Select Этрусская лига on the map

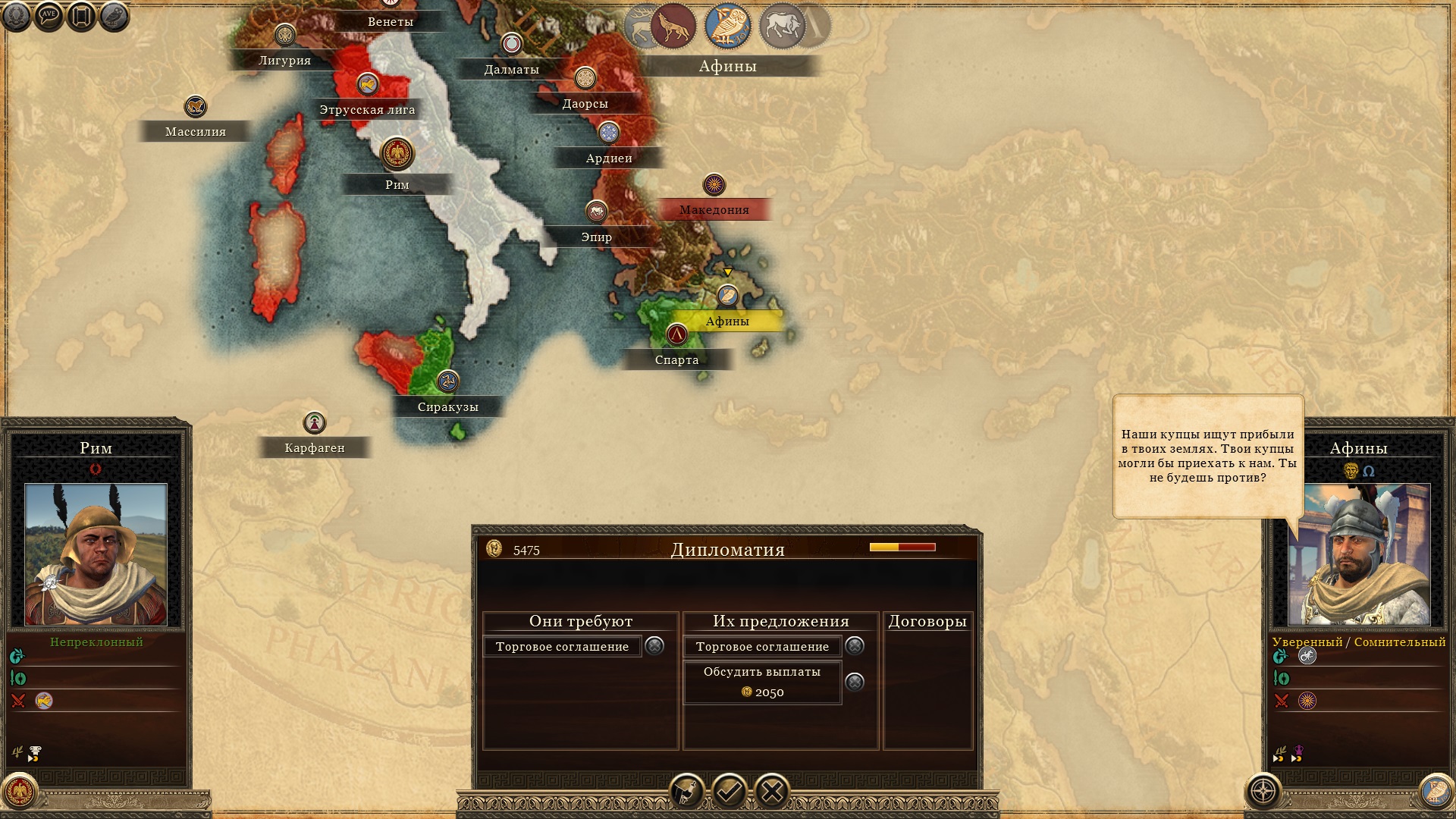[367, 109]
